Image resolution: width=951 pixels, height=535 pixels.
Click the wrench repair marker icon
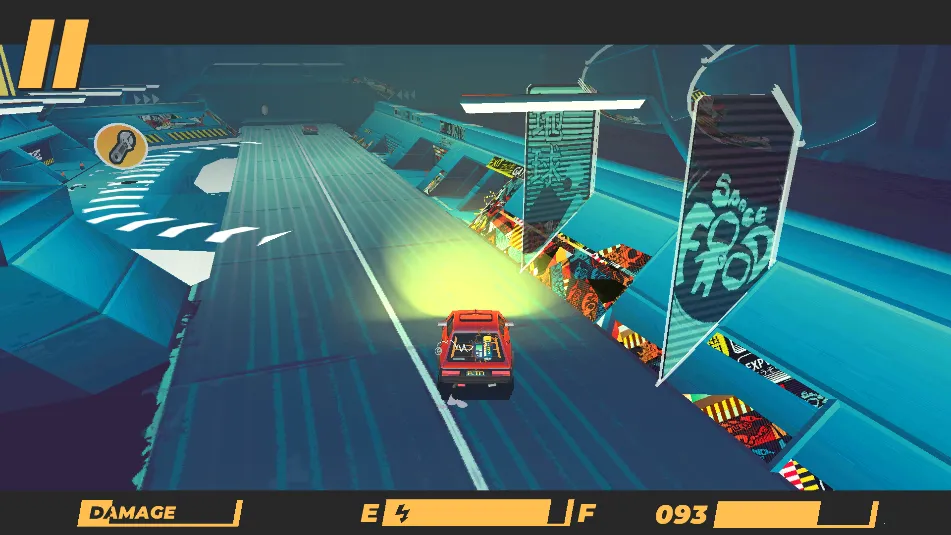[x=121, y=147]
